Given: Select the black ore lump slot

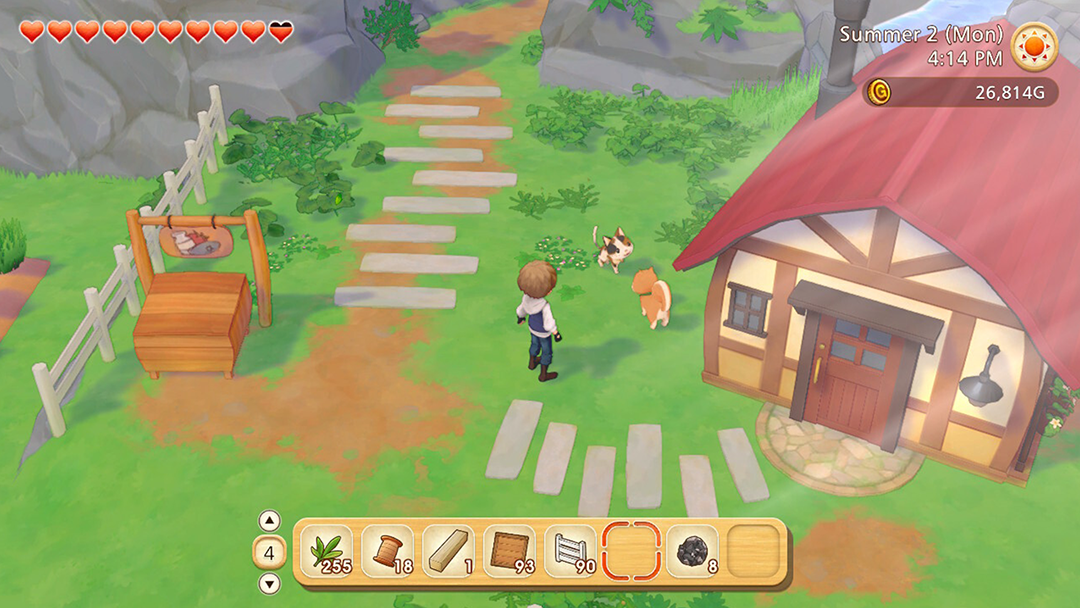Looking at the screenshot, I should 692,552.
